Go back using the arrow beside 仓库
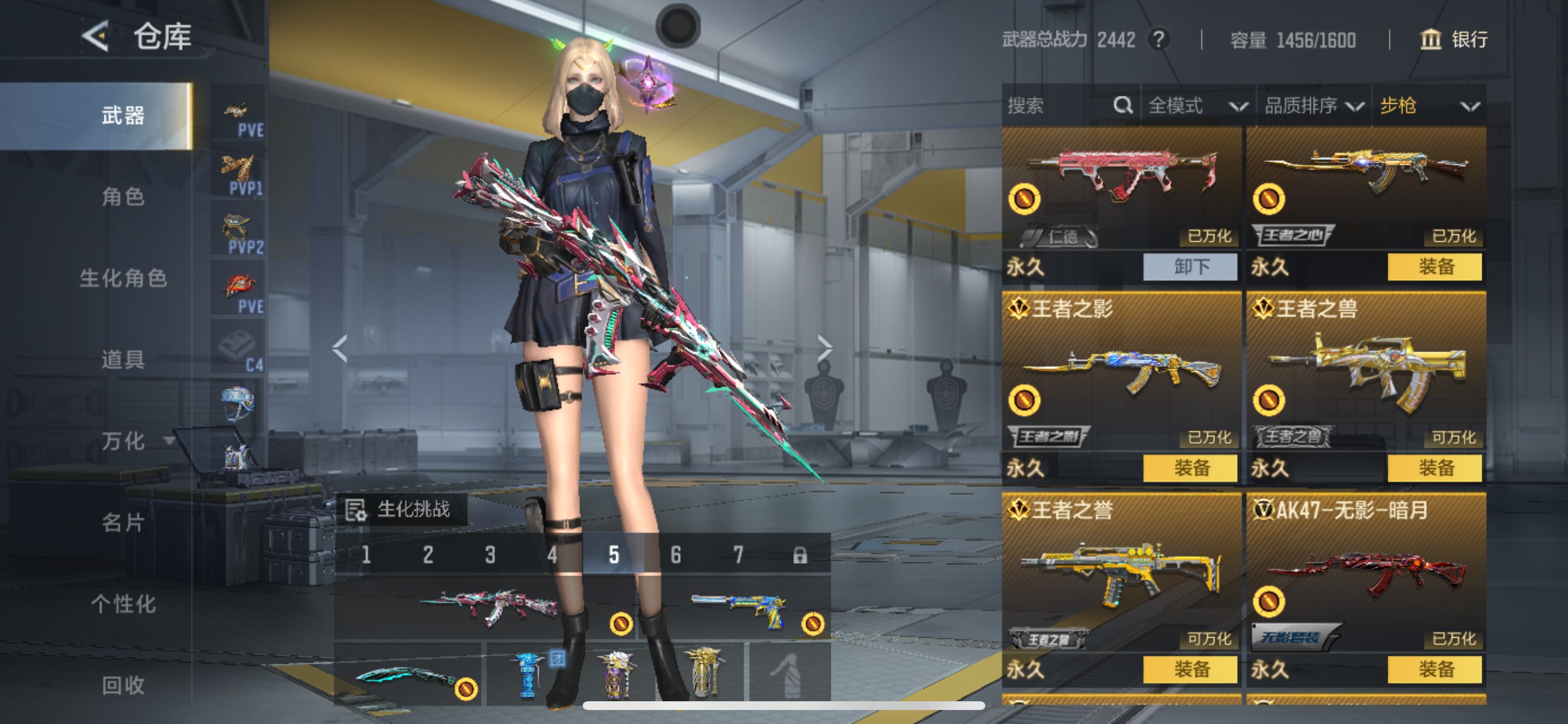1568x724 pixels. point(96,36)
